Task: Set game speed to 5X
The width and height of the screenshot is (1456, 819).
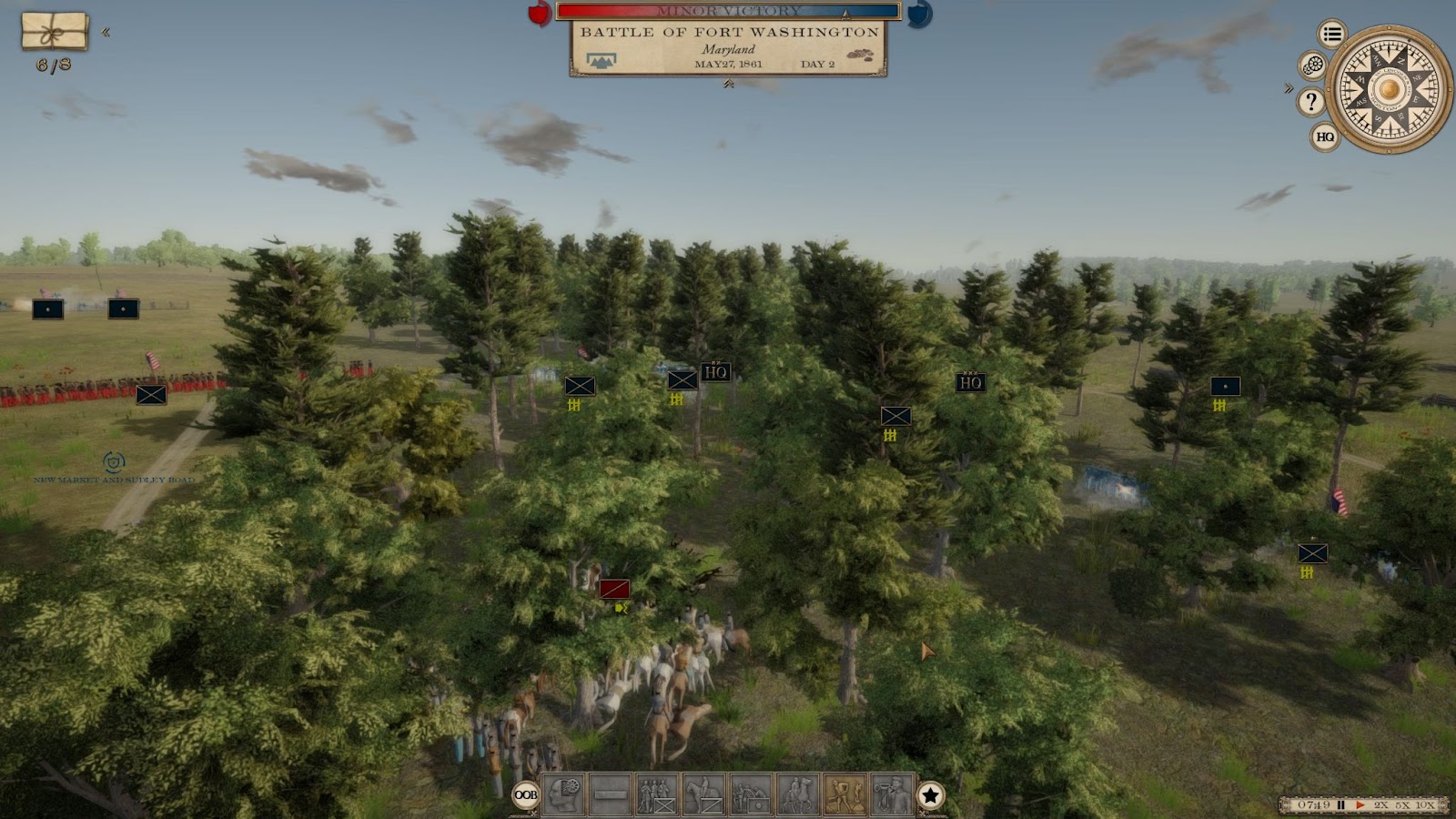Action: (x=1404, y=805)
